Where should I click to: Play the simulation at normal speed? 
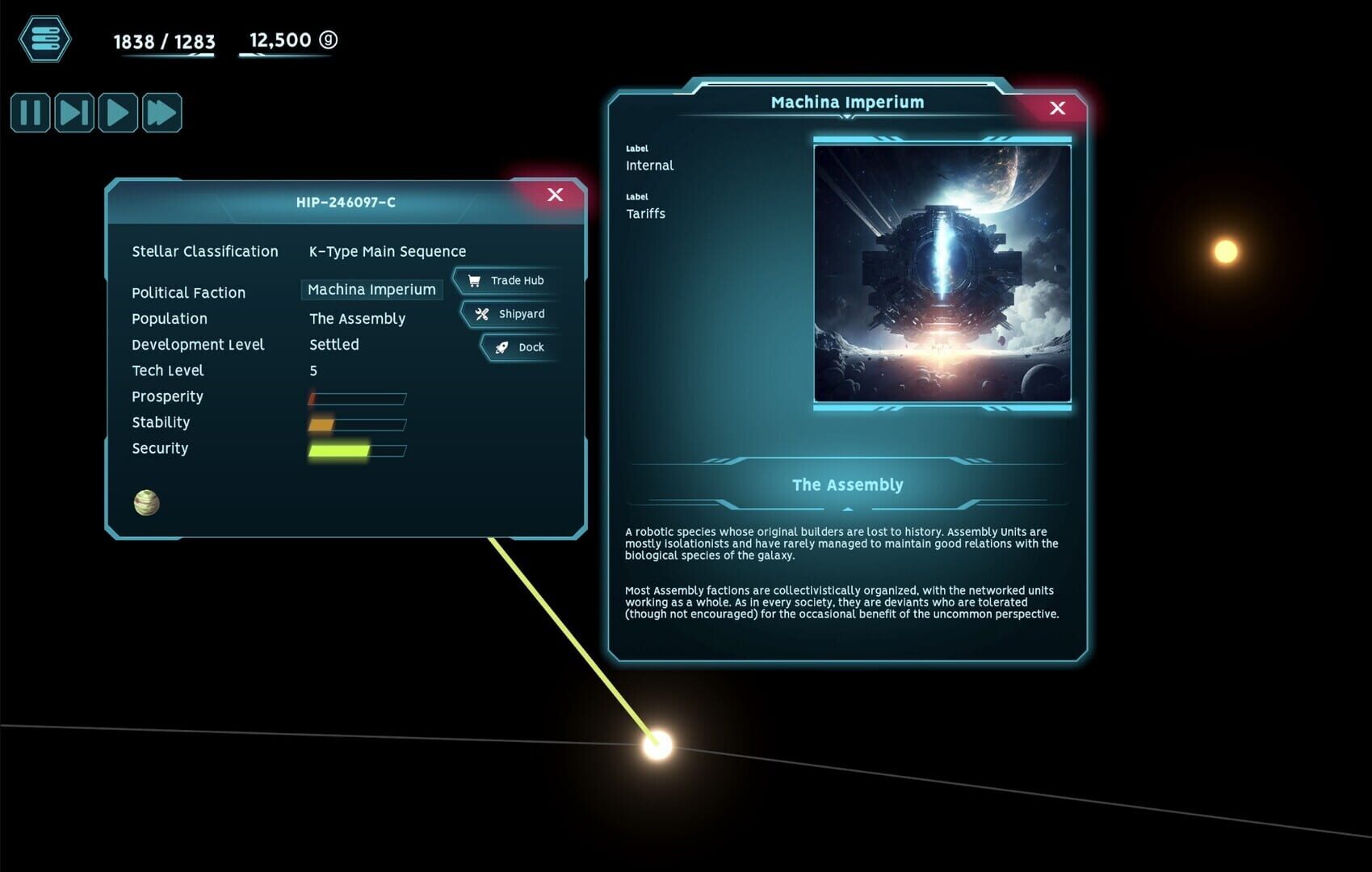click(118, 112)
